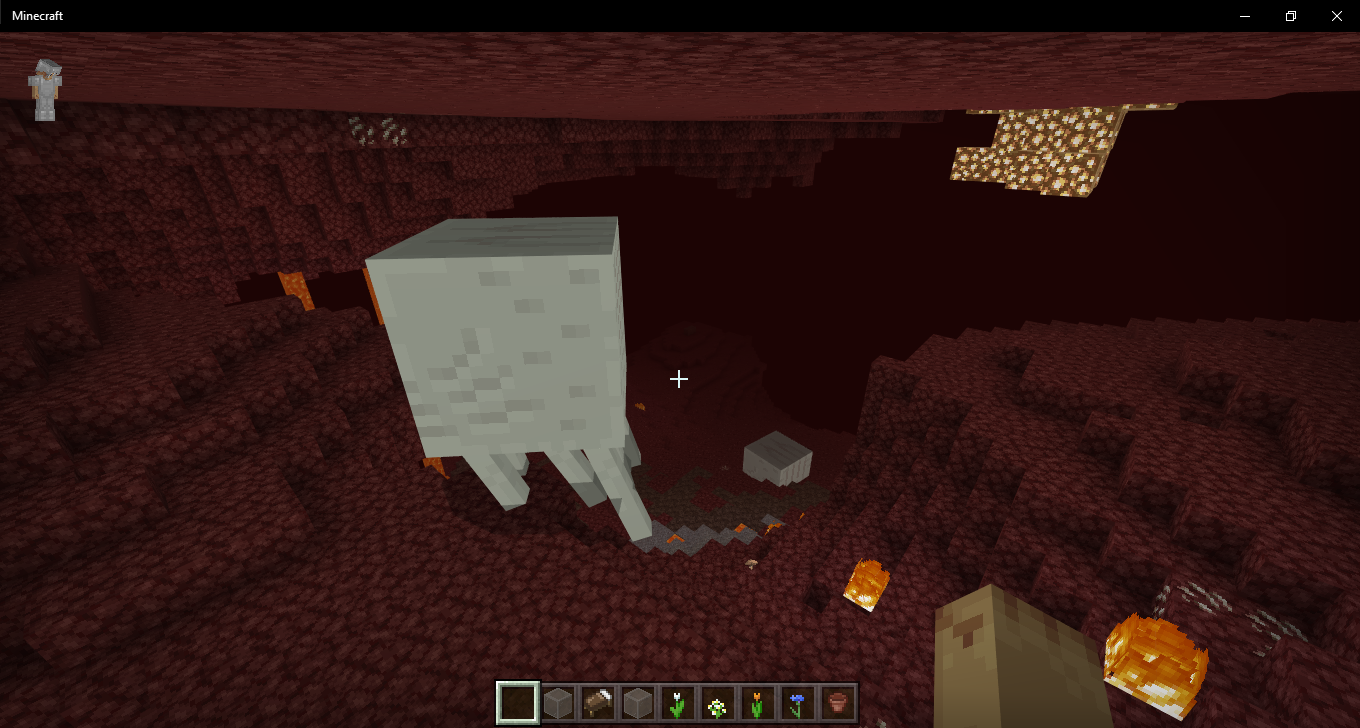This screenshot has height=728, width=1360.
Task: Pick the blue cornflower hotbar slot
Action: tap(797, 704)
